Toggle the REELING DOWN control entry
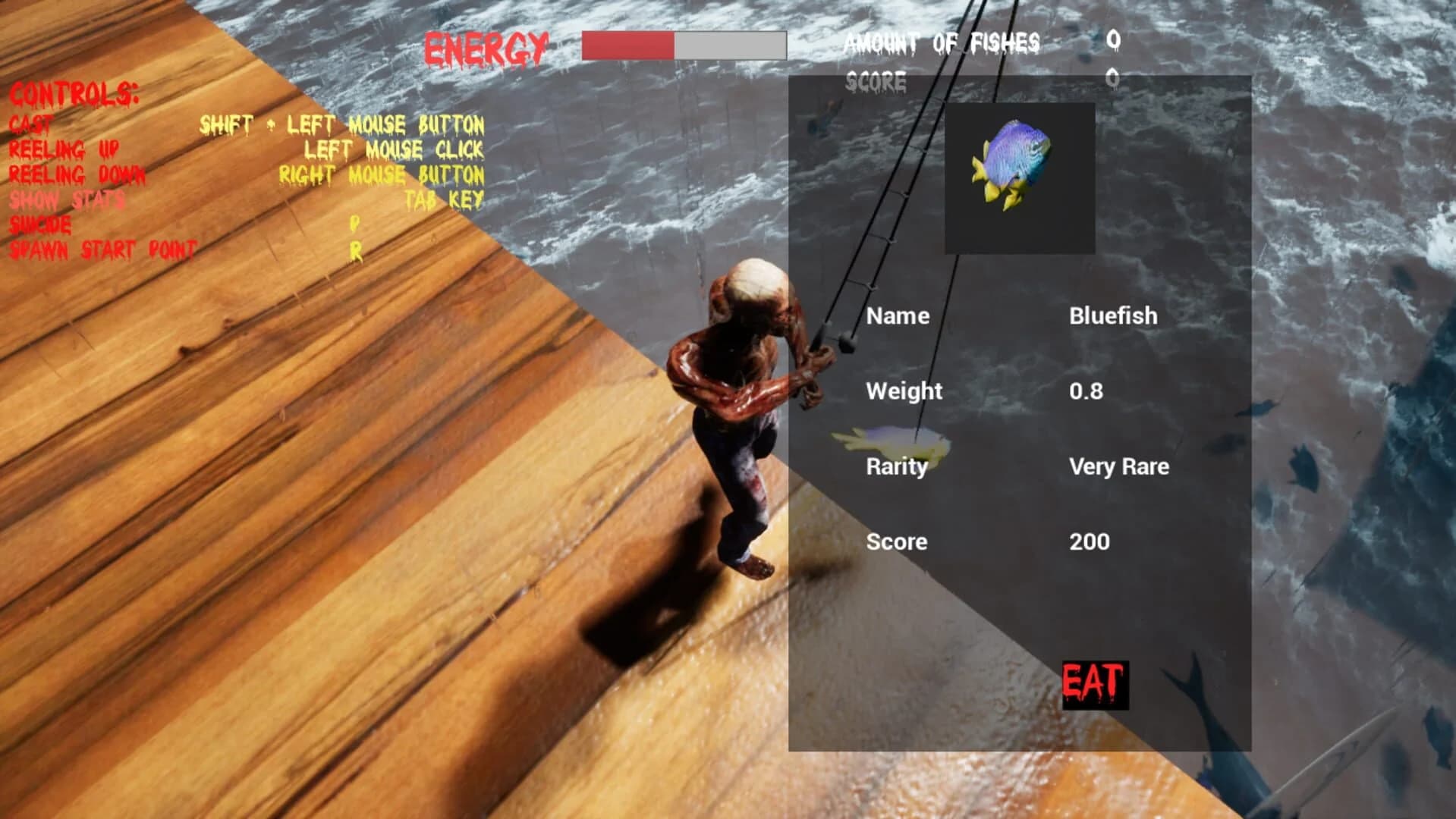Image resolution: width=1456 pixels, height=819 pixels. click(76, 175)
